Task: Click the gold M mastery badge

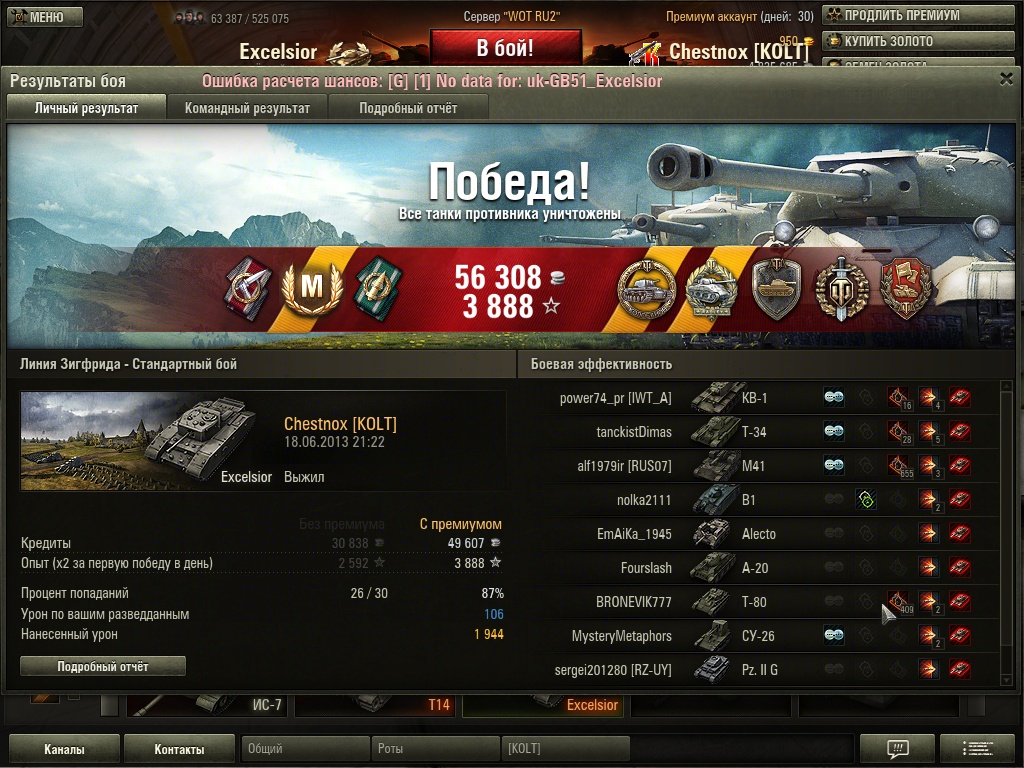Action: pyautogui.click(x=313, y=287)
